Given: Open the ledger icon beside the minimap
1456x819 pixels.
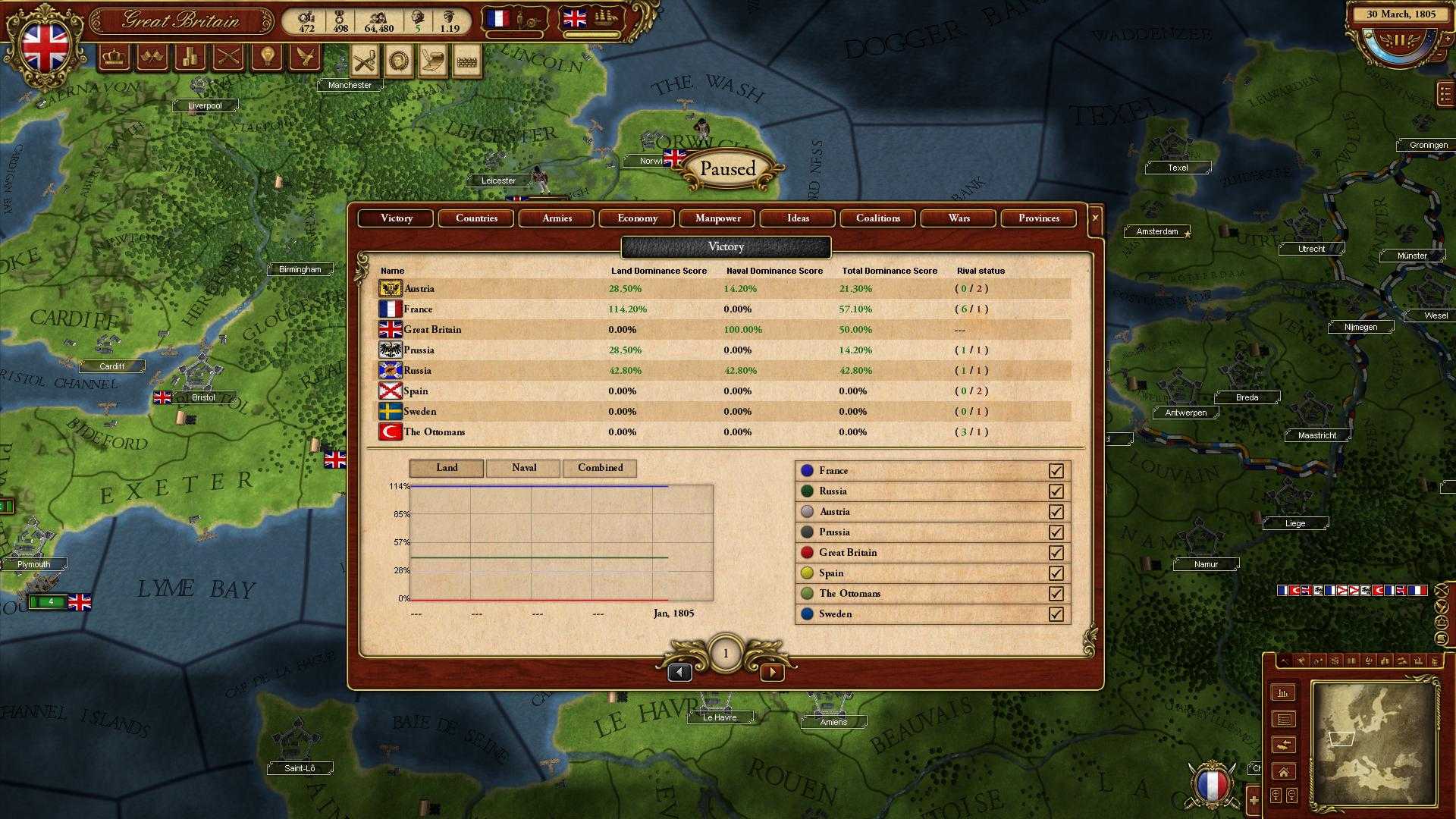Looking at the screenshot, I should [1285, 719].
